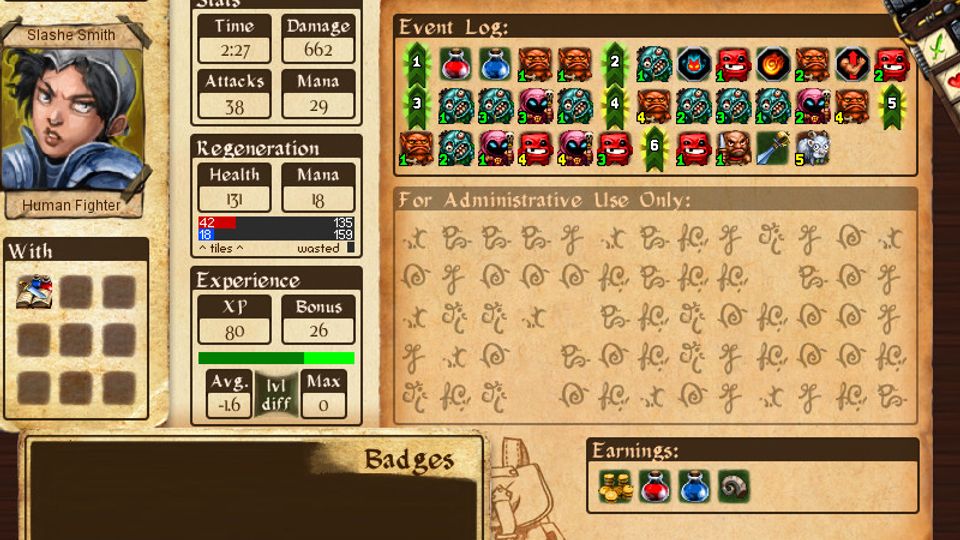This screenshot has width=960, height=540.
Task: Select the spellbook and potions kit item
Action: click(34, 292)
